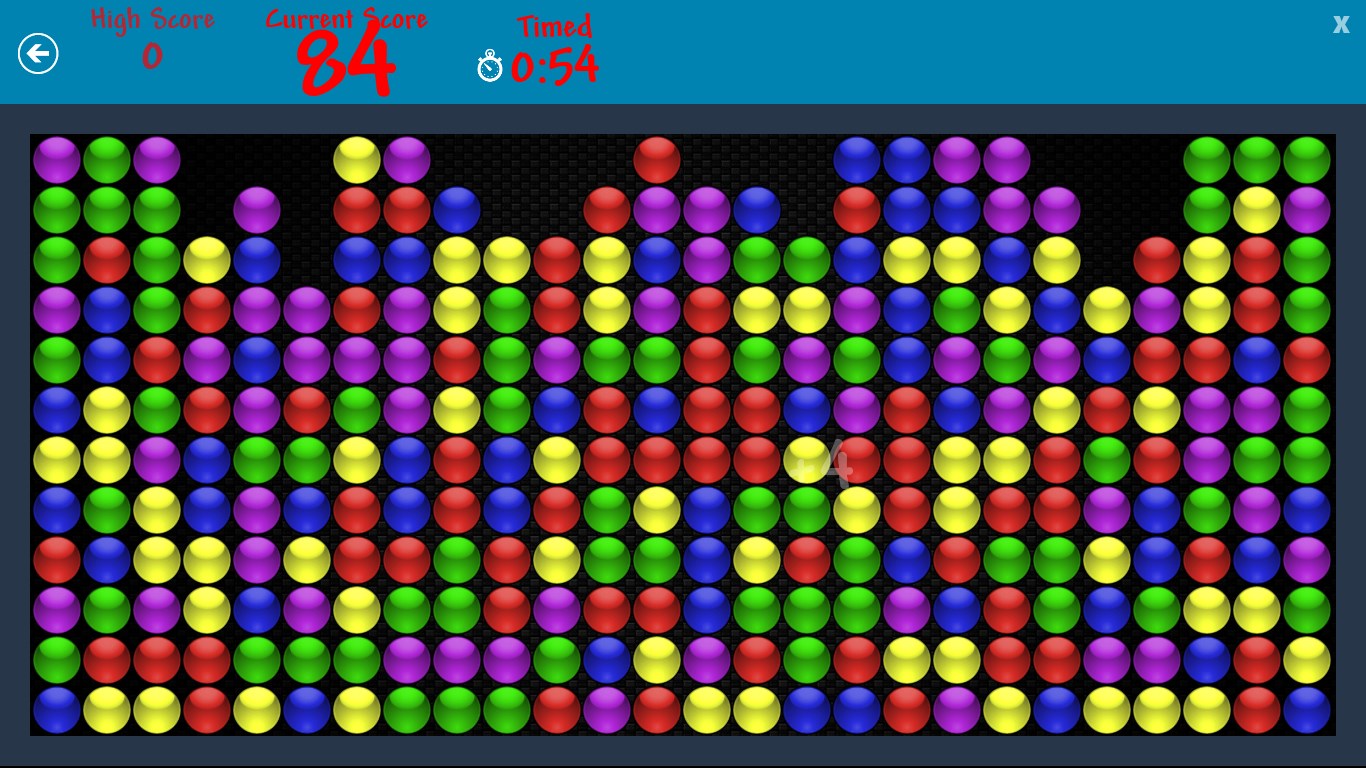Image resolution: width=1366 pixels, height=768 pixels.
Task: Click the back arrow to exit the game
Action: point(38,53)
